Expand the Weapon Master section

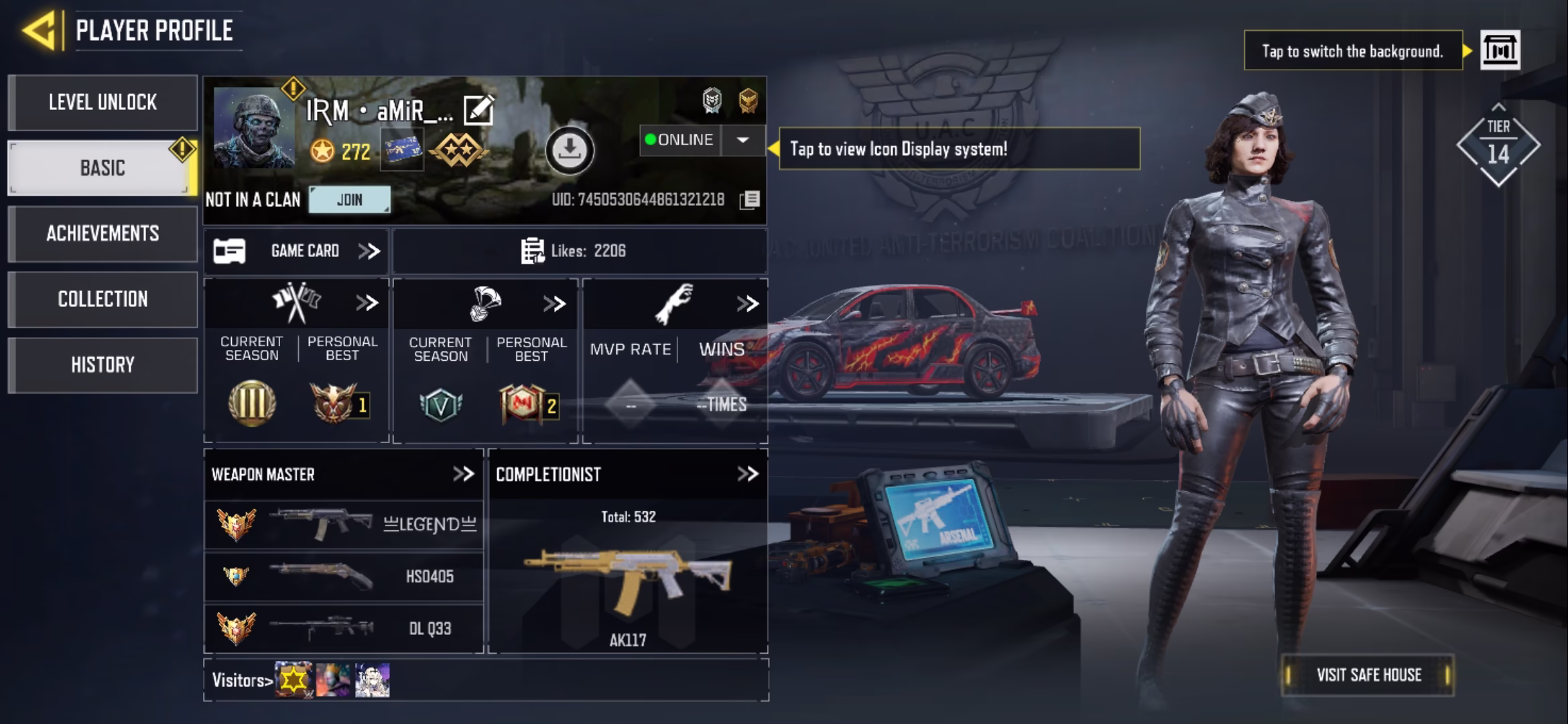point(463,474)
